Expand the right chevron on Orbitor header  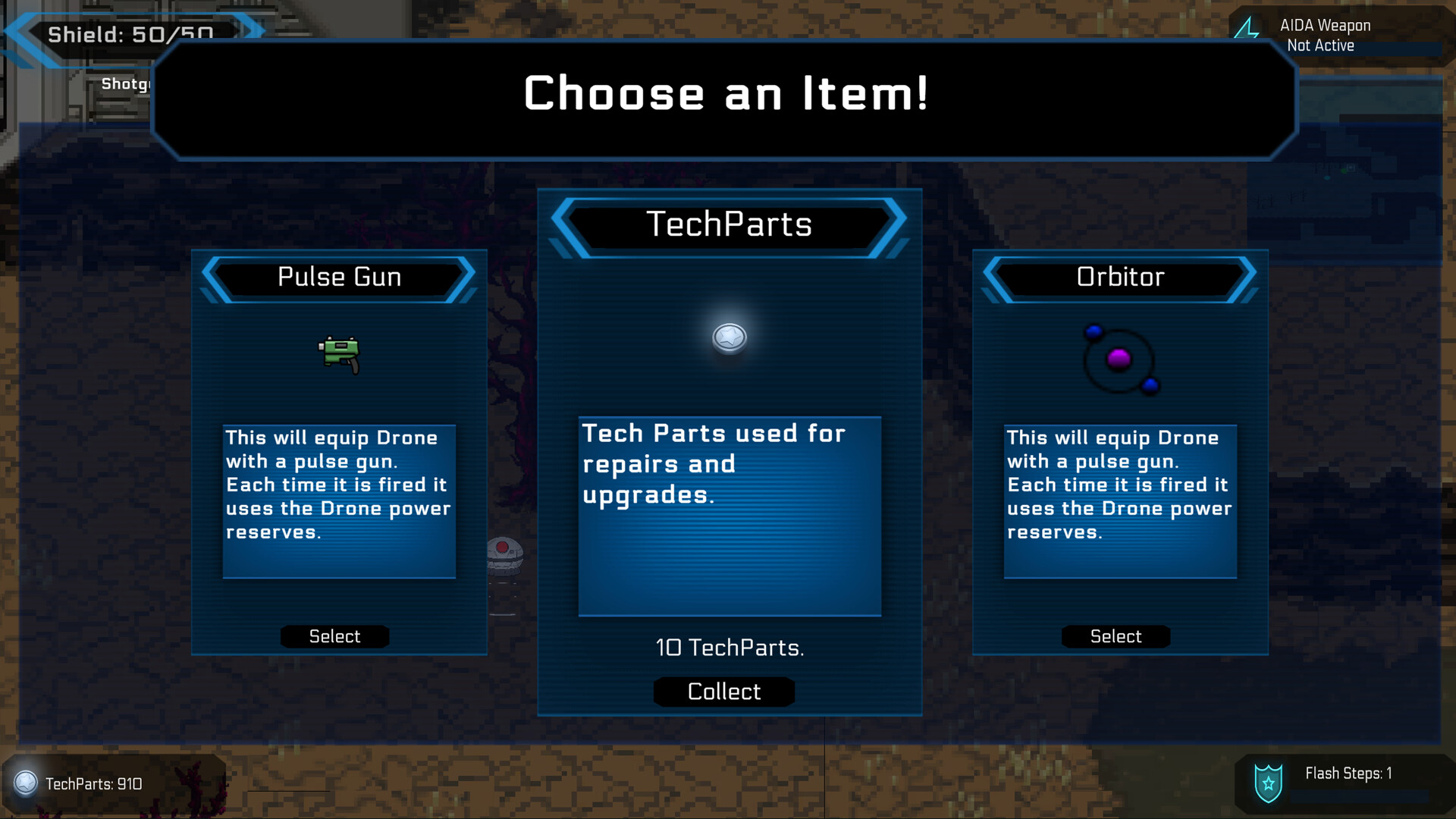click(1247, 278)
